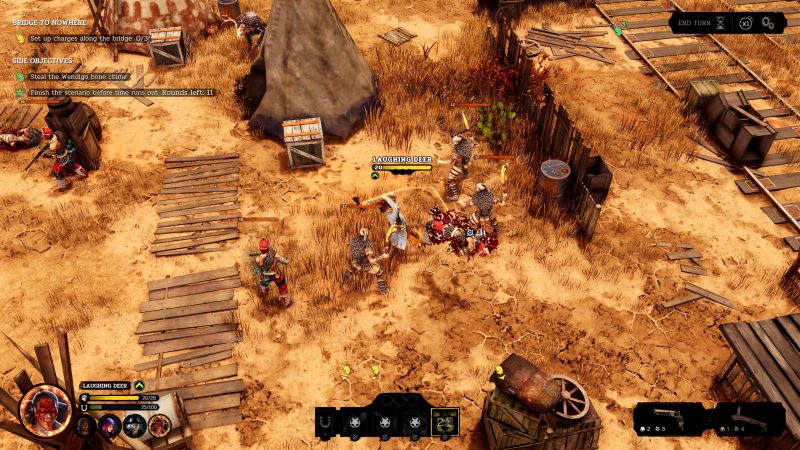Select the revolver weapon slot
800x450 pixels.
pyautogui.click(x=672, y=418)
